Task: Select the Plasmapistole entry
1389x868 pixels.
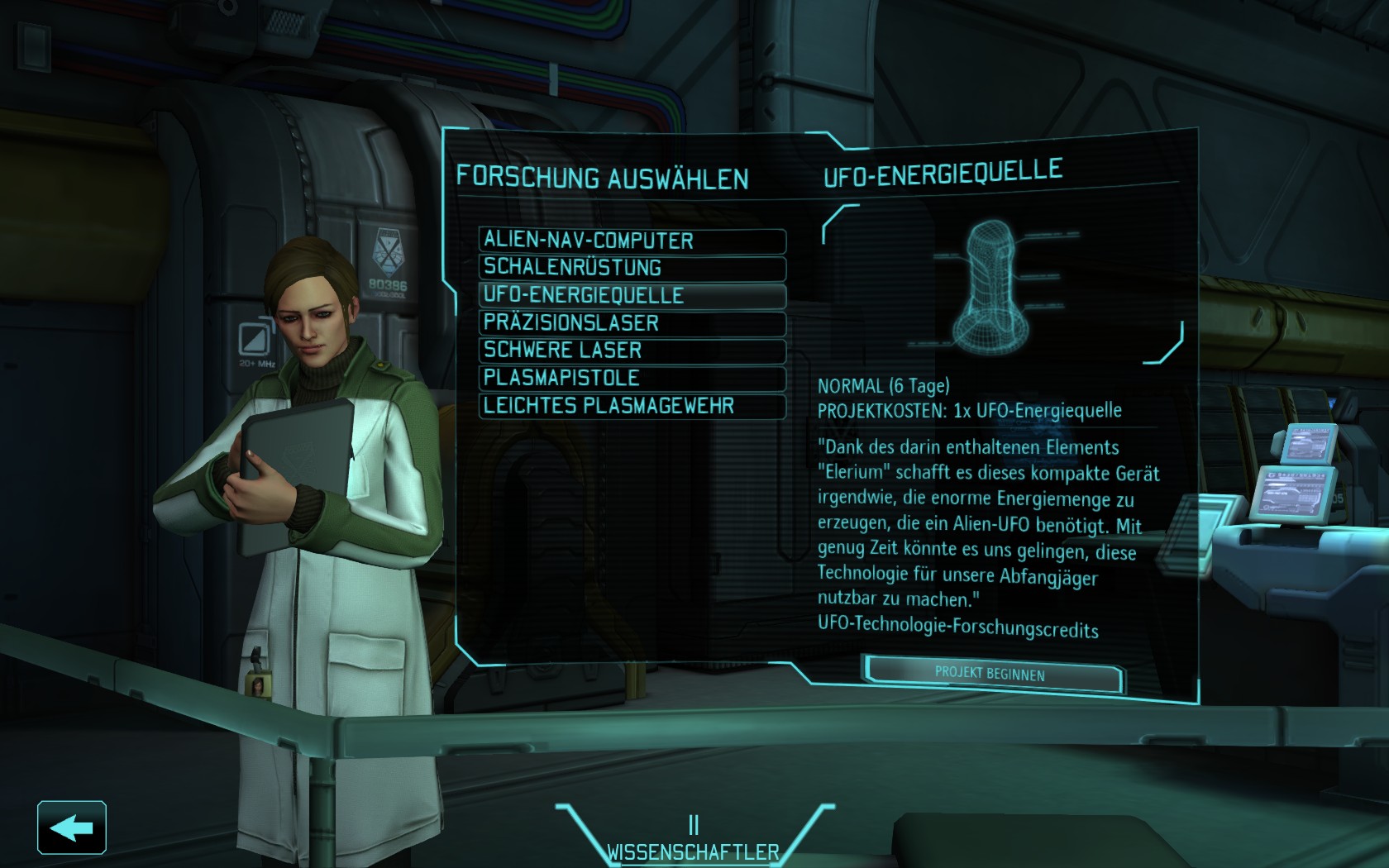Action: pyautogui.click(x=632, y=379)
